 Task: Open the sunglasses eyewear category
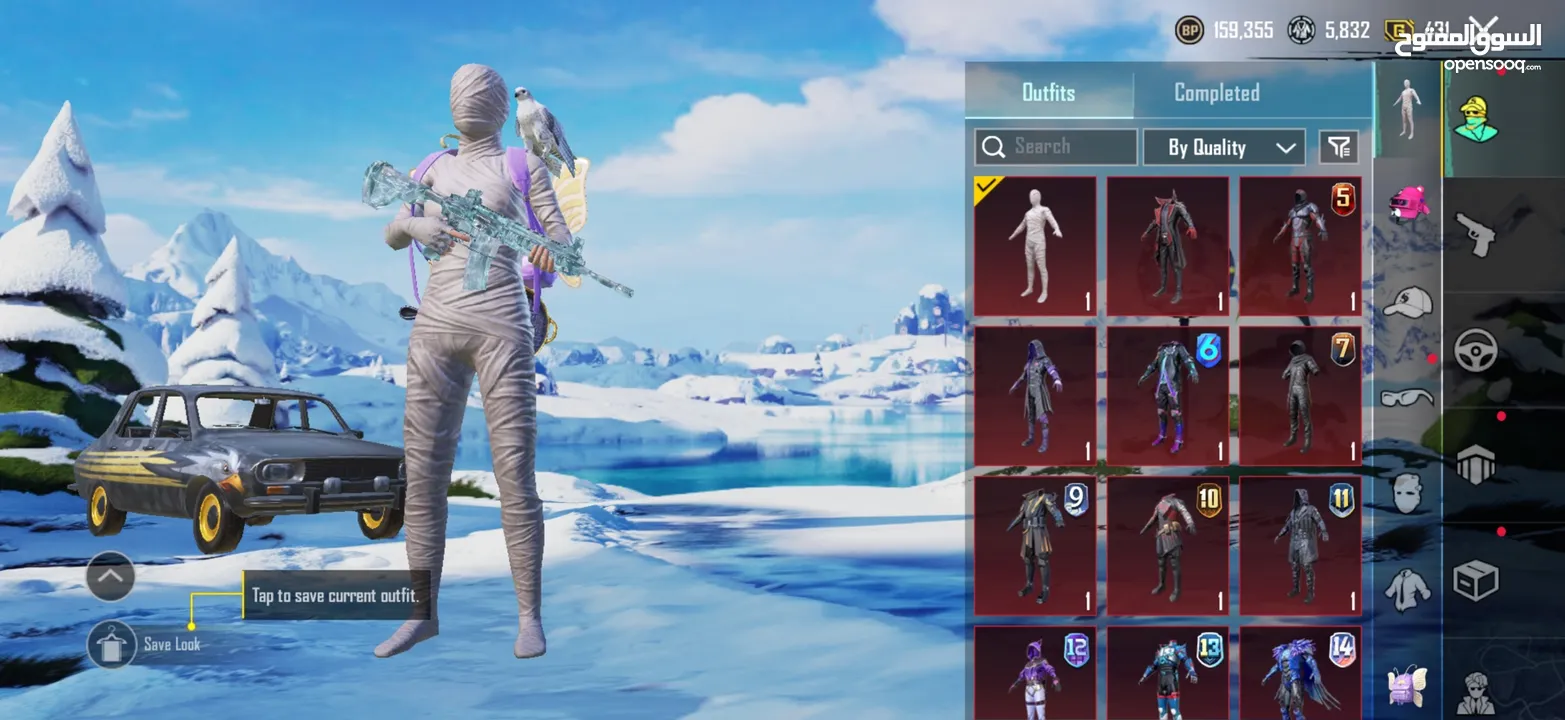[1408, 398]
